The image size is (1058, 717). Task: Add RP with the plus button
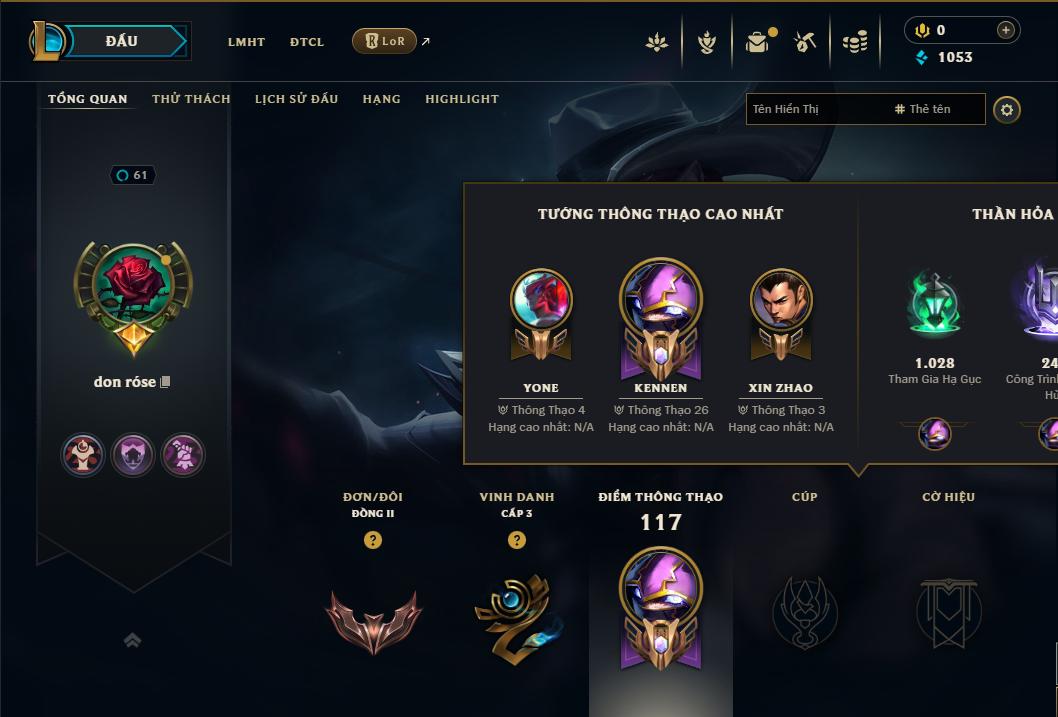[1005, 30]
